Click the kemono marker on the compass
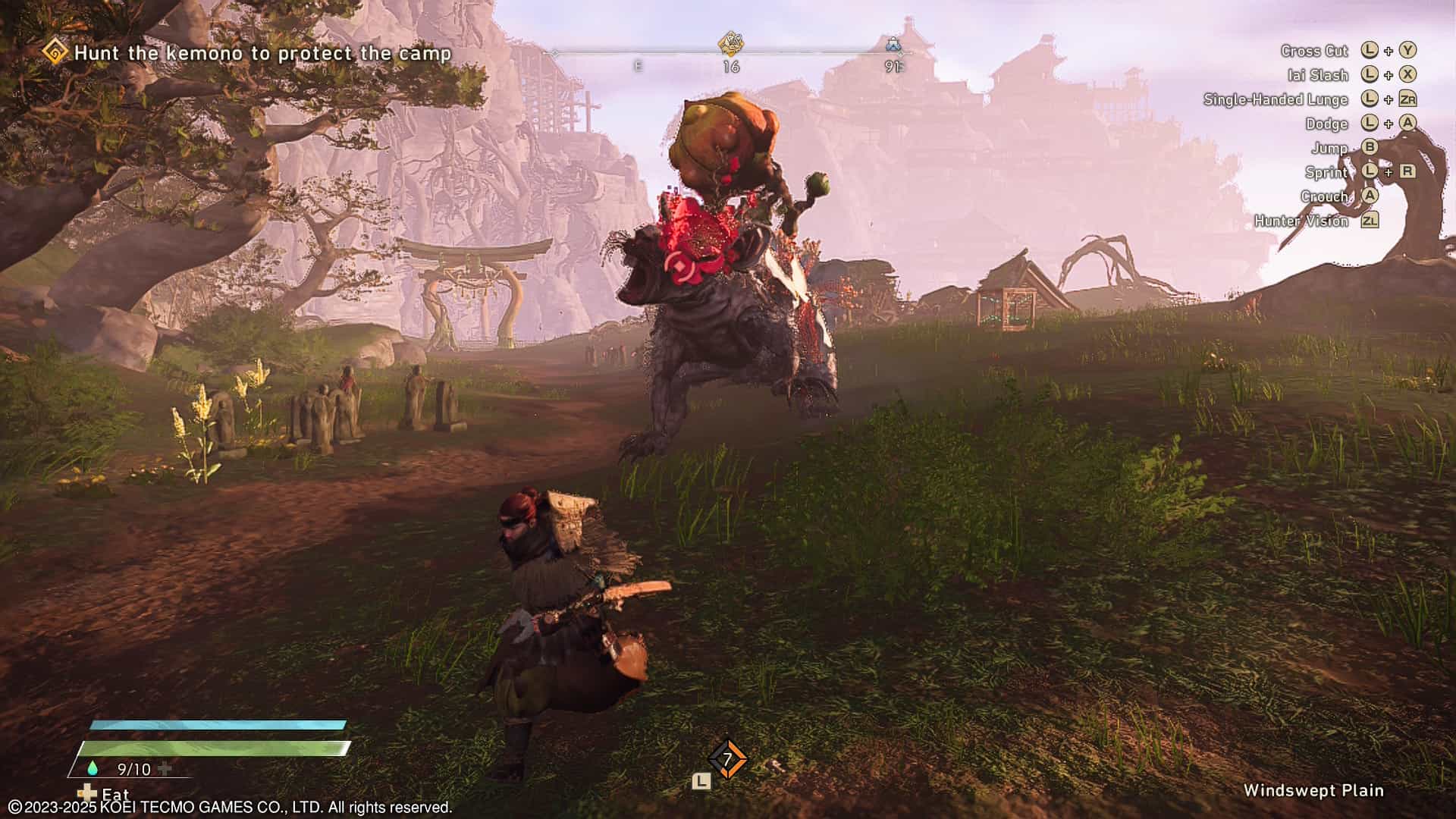This screenshot has height=819, width=1456. [x=731, y=43]
